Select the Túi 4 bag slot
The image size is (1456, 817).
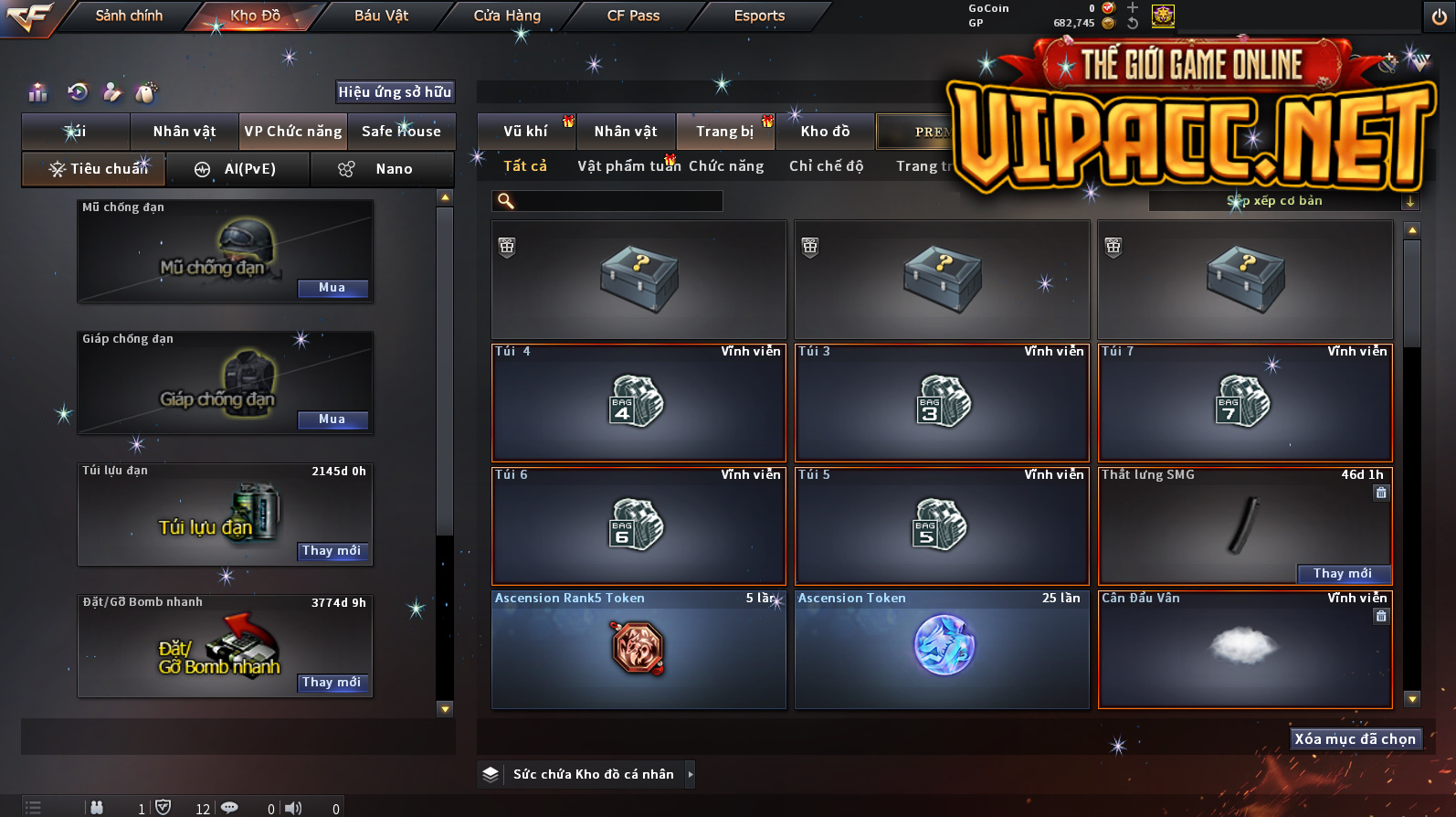click(x=638, y=403)
